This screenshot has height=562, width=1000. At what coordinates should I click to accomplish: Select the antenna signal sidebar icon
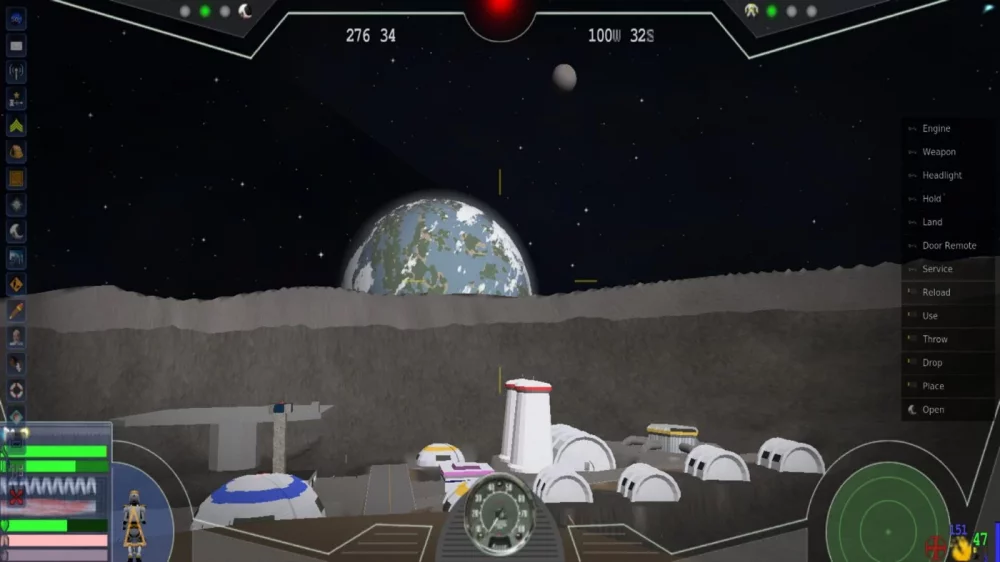coord(16,73)
